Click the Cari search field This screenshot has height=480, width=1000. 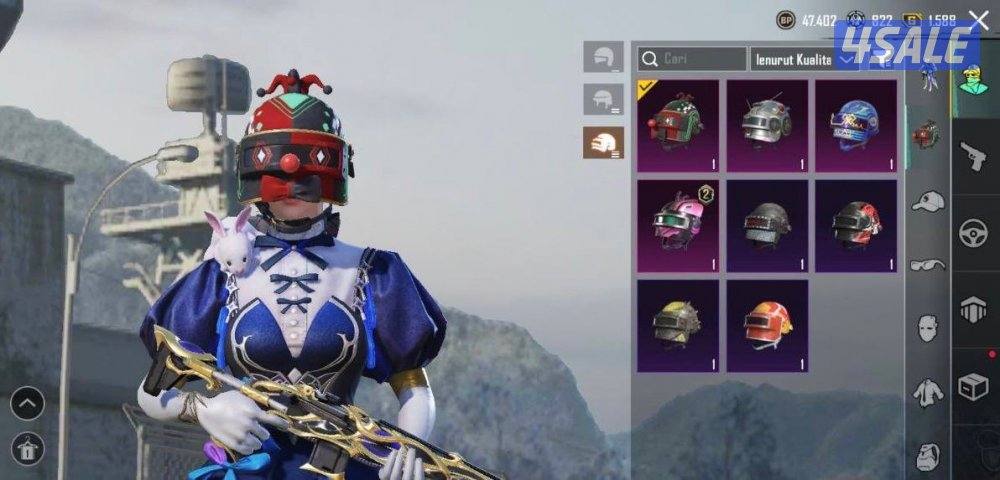pyautogui.click(x=692, y=59)
